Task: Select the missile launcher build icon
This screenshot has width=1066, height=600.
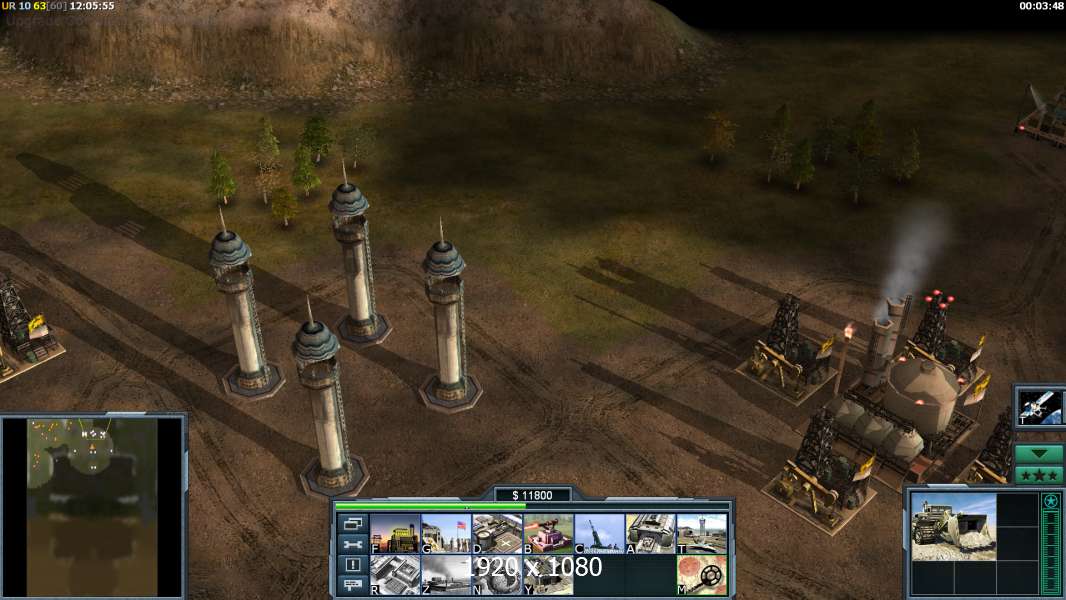Action: click(599, 534)
